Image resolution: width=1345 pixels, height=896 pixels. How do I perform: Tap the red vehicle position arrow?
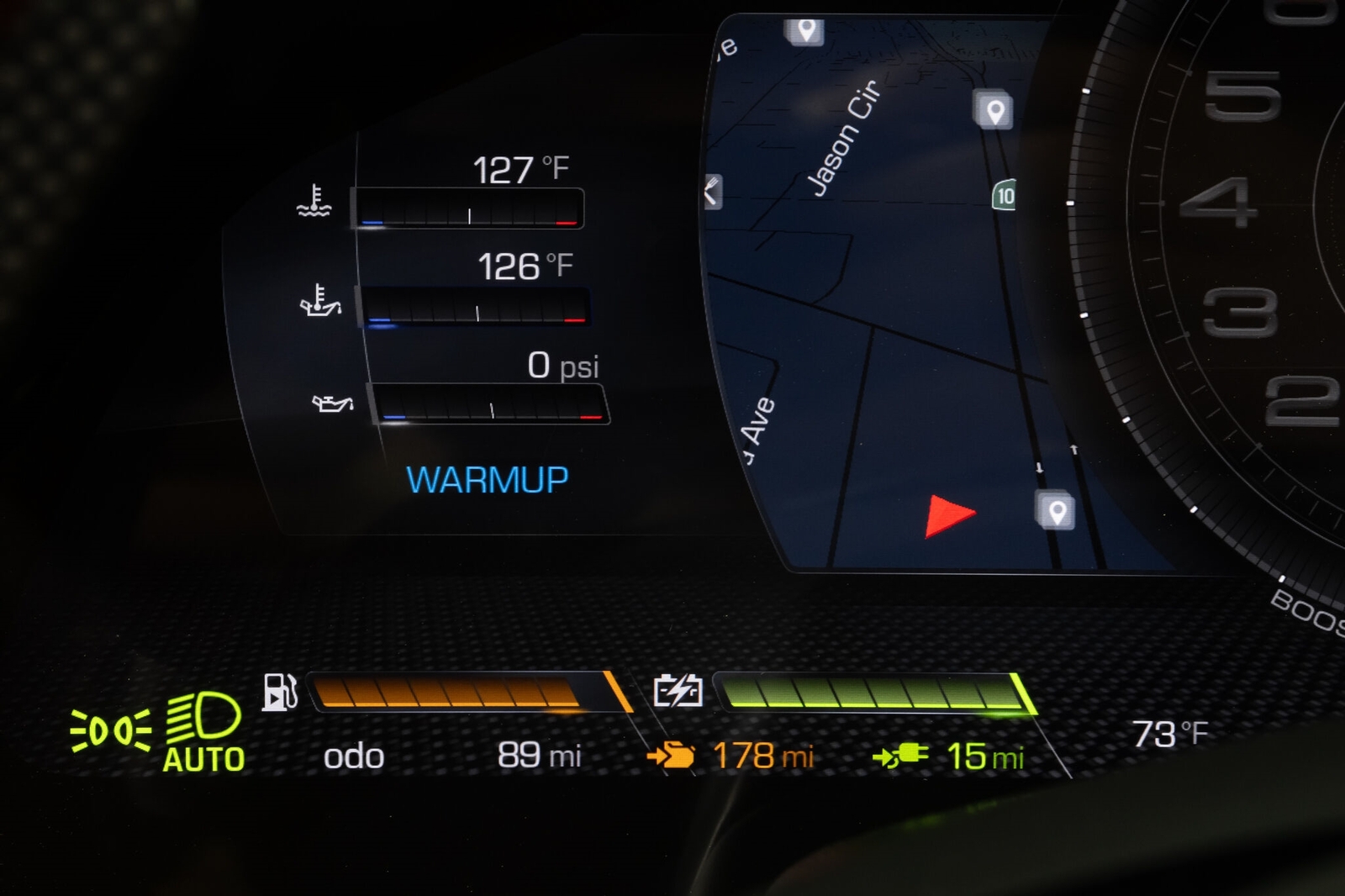[948, 515]
